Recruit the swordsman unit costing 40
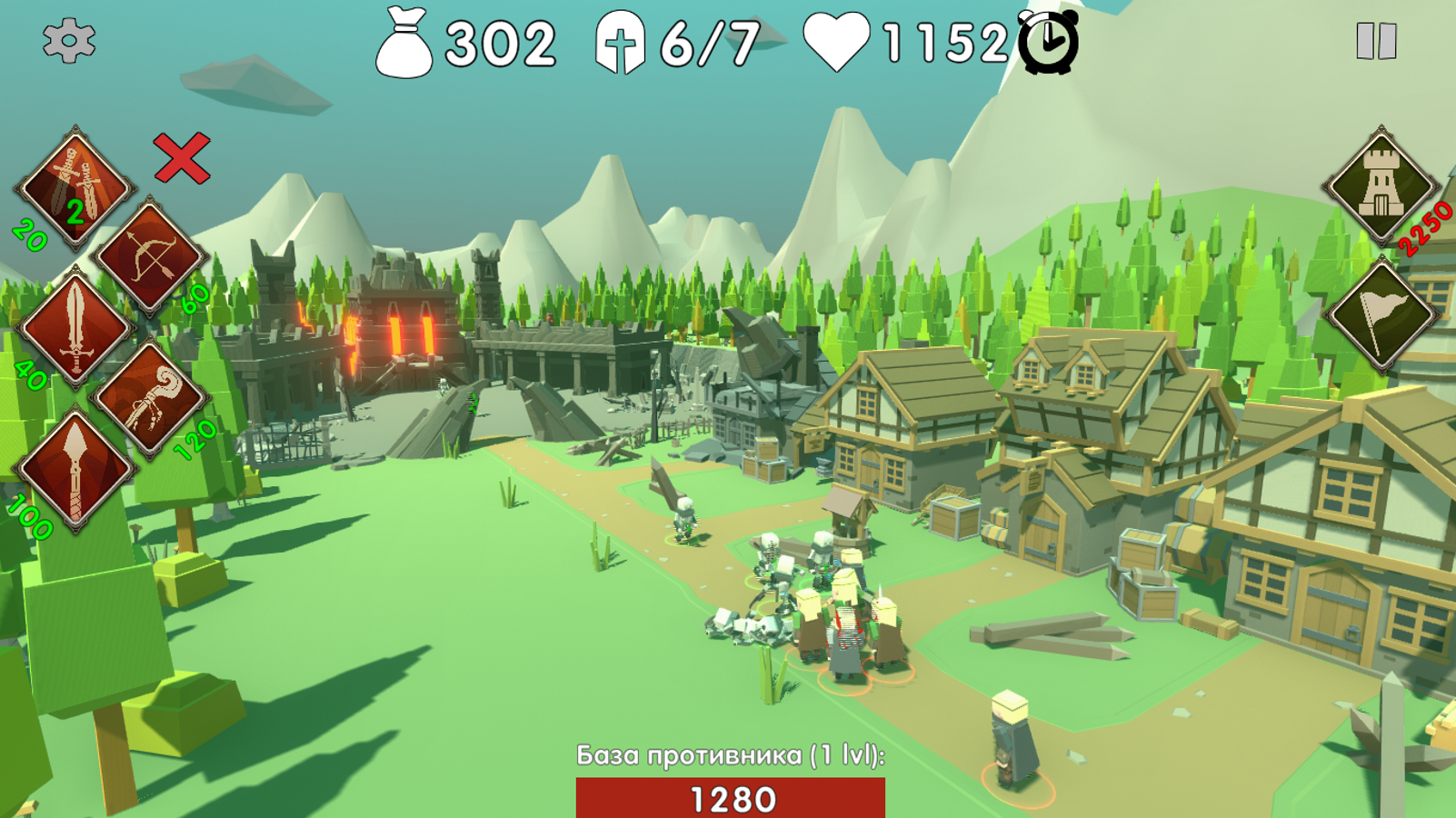This screenshot has height=818, width=1456. pyautogui.click(x=75, y=329)
